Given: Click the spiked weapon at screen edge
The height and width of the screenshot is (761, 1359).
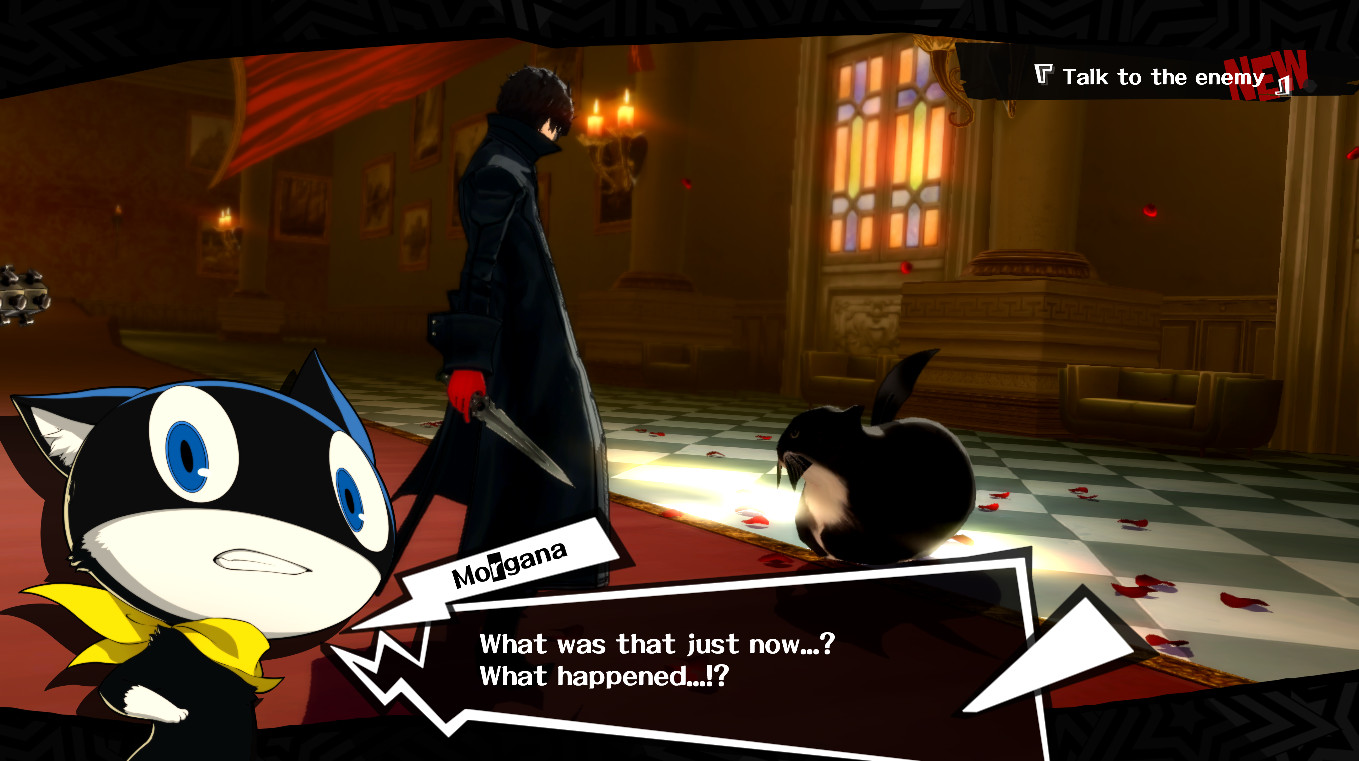Looking at the screenshot, I should coord(22,295).
